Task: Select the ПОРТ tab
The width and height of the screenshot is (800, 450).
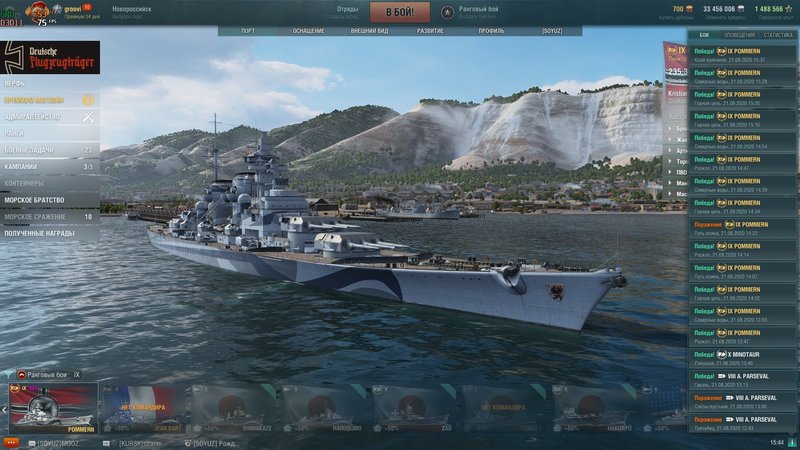Action: tap(248, 31)
